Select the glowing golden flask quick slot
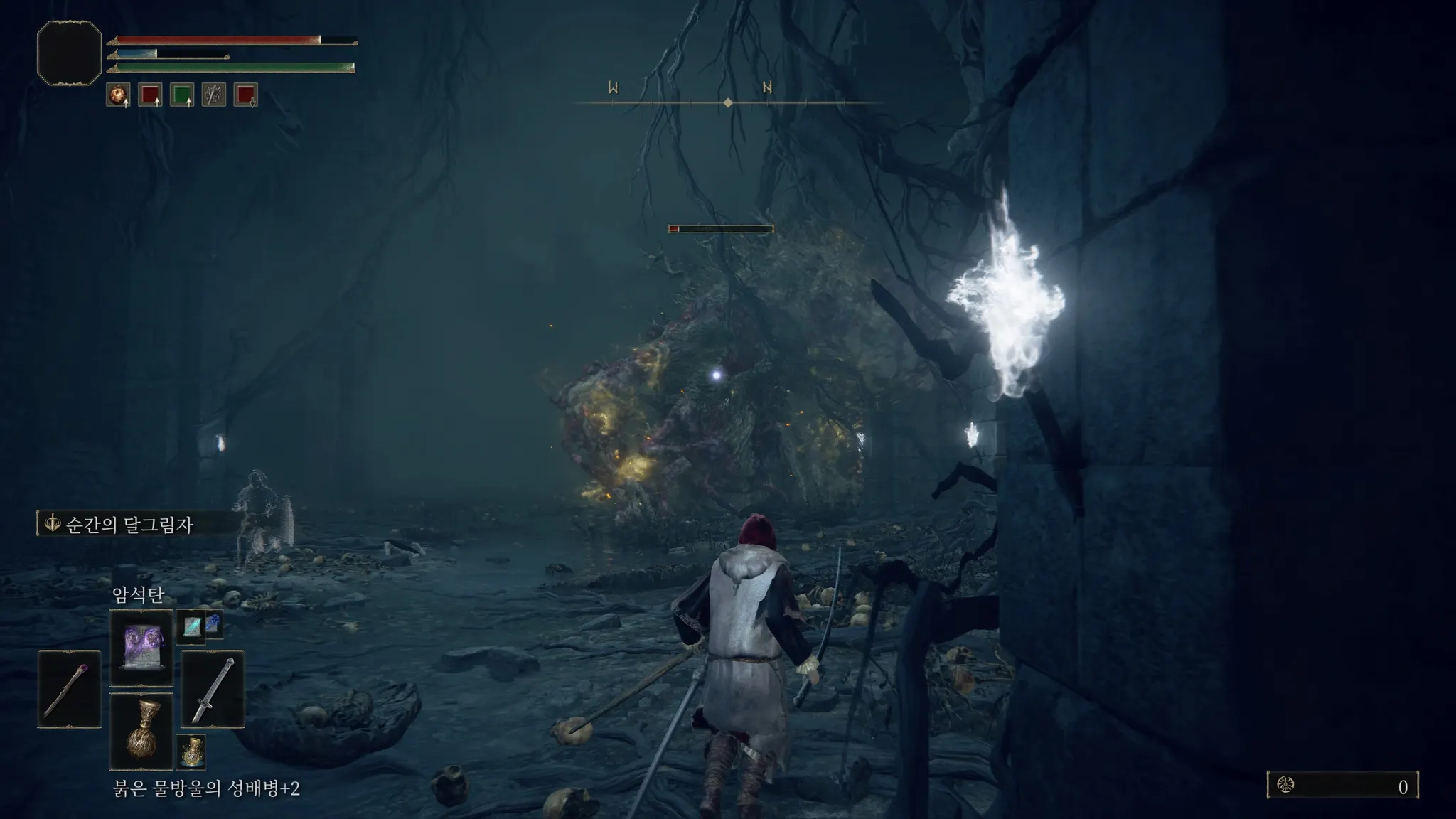1456x819 pixels. (x=191, y=751)
